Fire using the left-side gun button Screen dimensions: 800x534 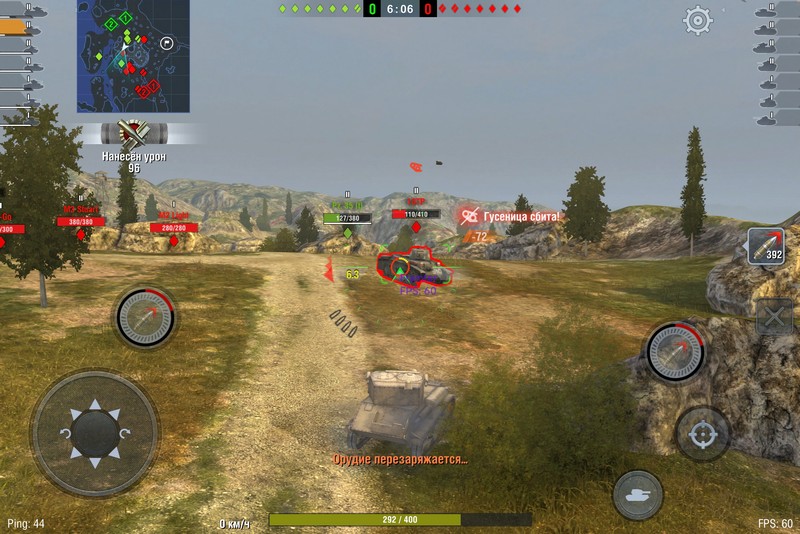coord(146,317)
